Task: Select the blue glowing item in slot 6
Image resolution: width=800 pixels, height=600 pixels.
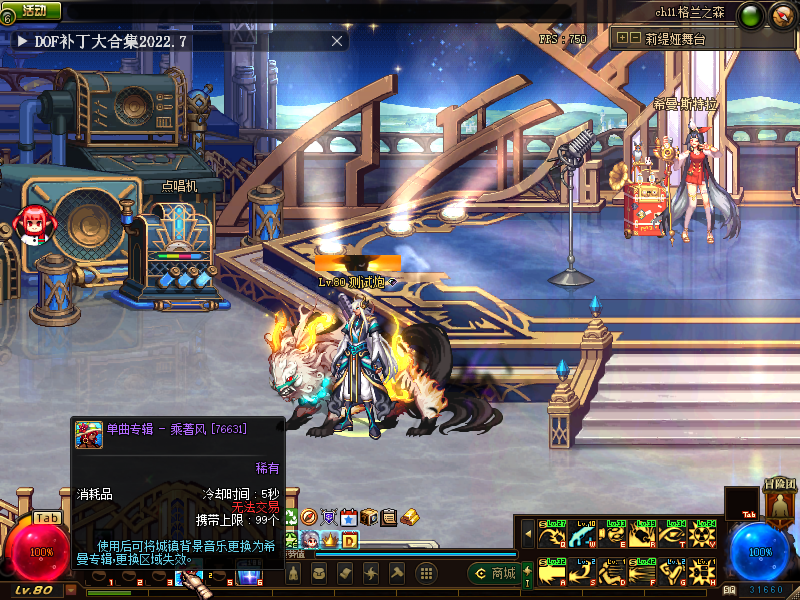Action: [x=247, y=575]
